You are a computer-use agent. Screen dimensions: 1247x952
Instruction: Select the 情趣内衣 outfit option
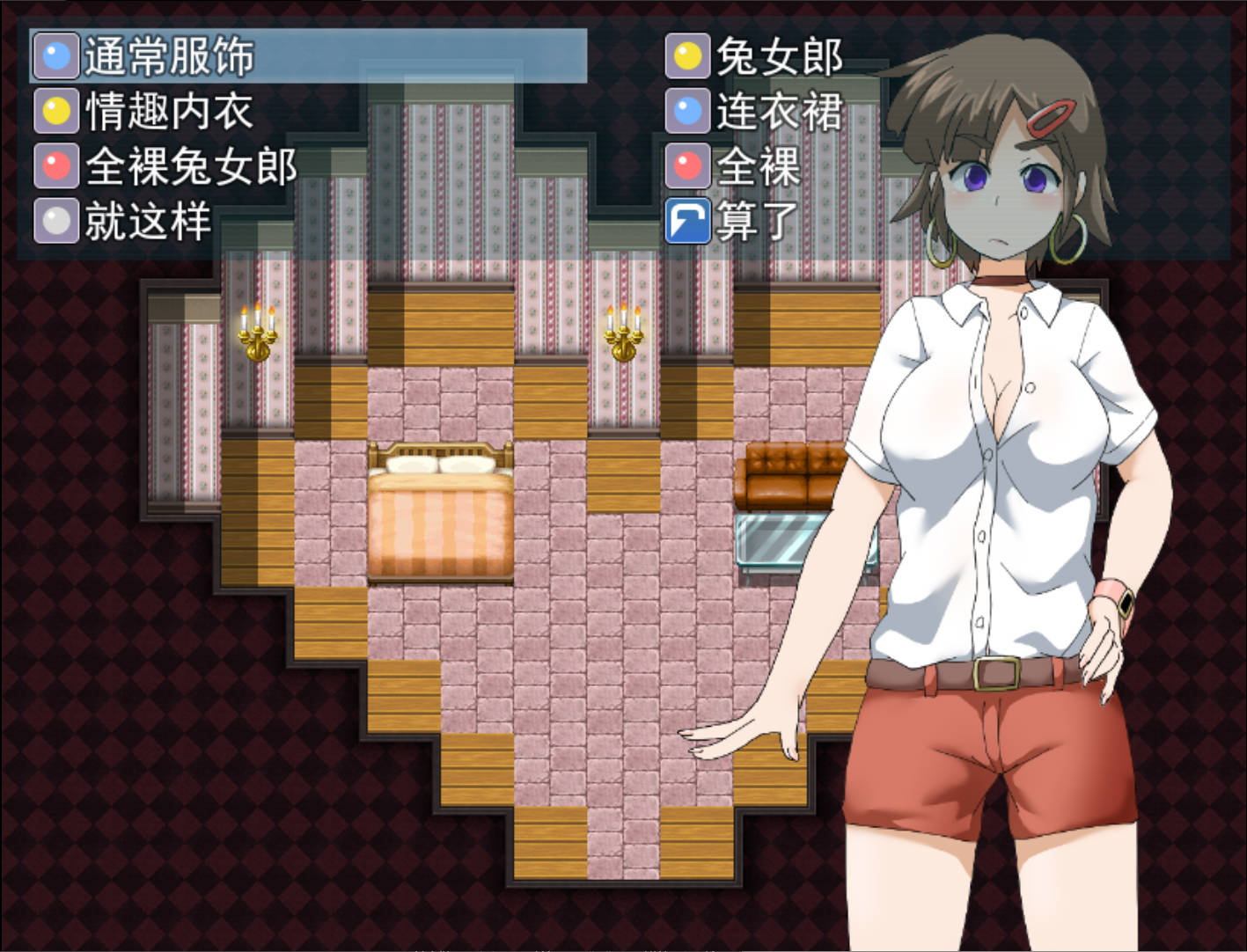pos(167,111)
